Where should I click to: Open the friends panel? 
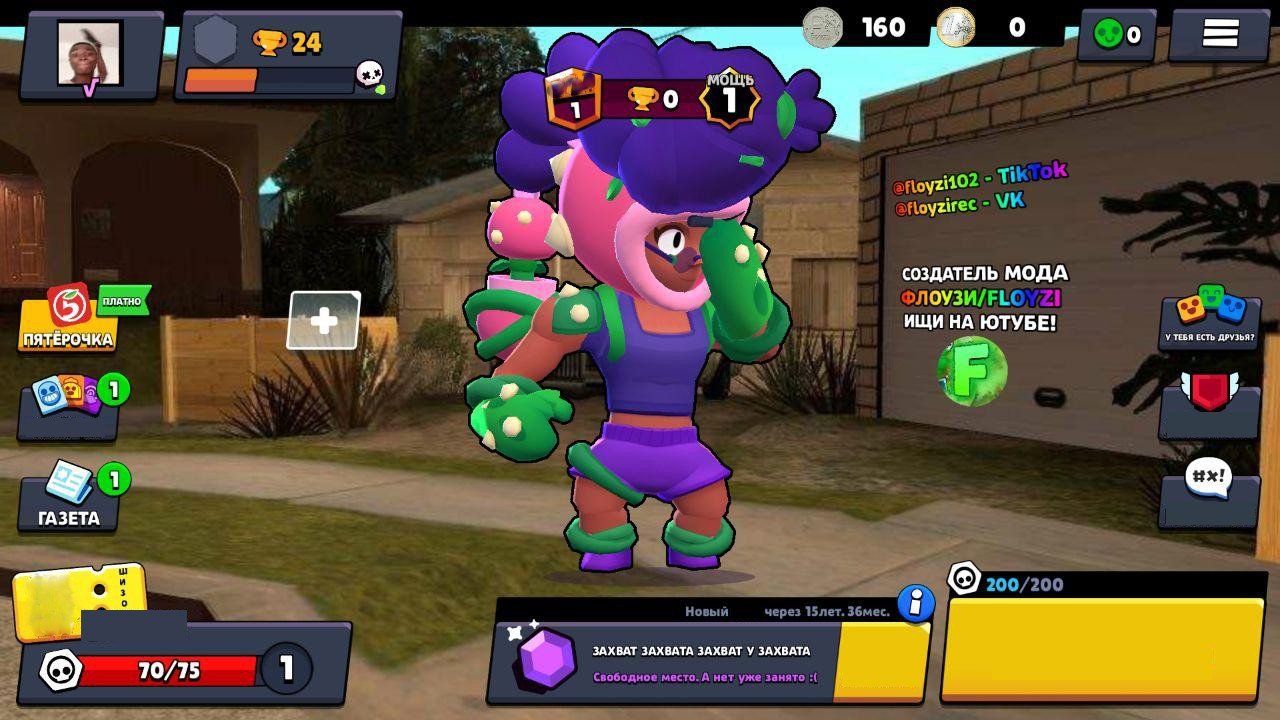pyautogui.click(x=1209, y=318)
